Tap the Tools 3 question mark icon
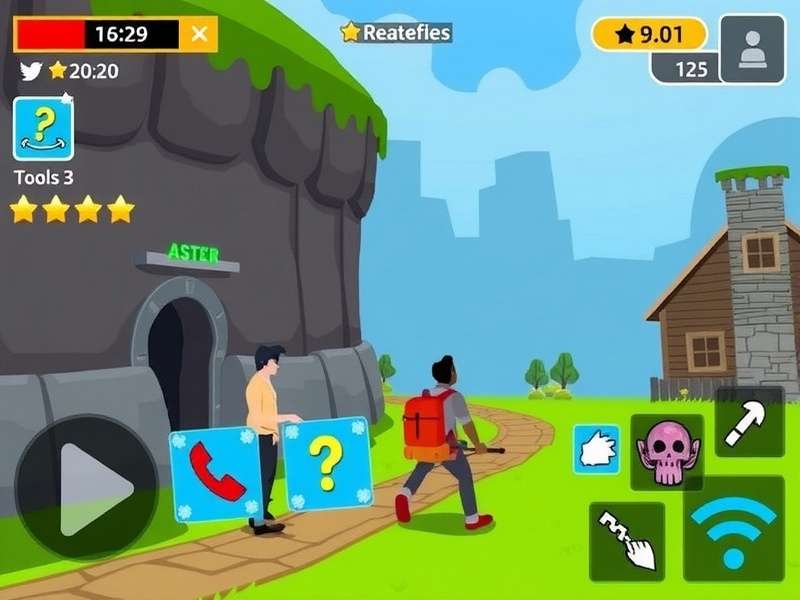This screenshot has height=600, width=800. [43, 129]
